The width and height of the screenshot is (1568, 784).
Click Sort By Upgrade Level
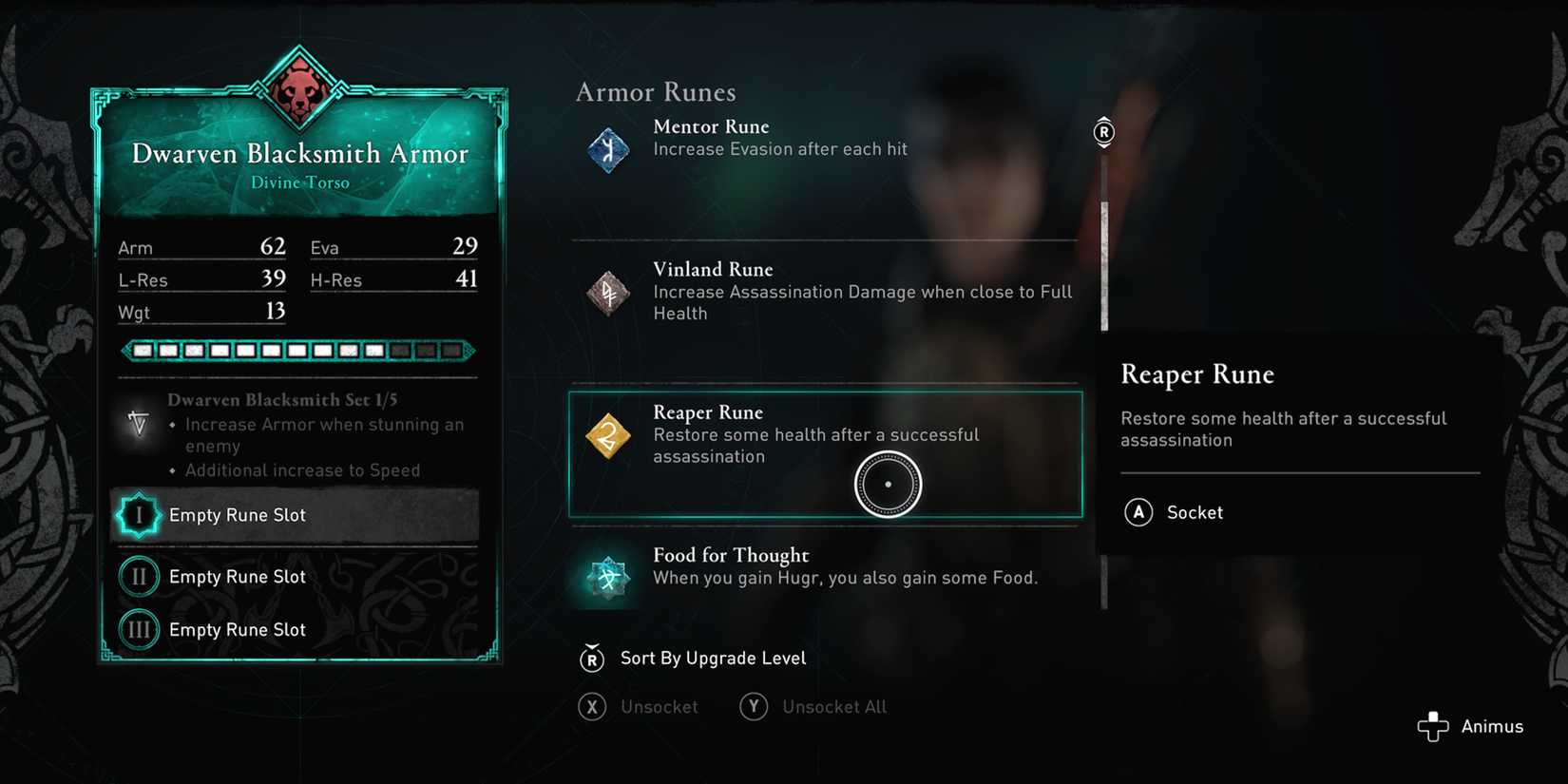click(x=712, y=658)
